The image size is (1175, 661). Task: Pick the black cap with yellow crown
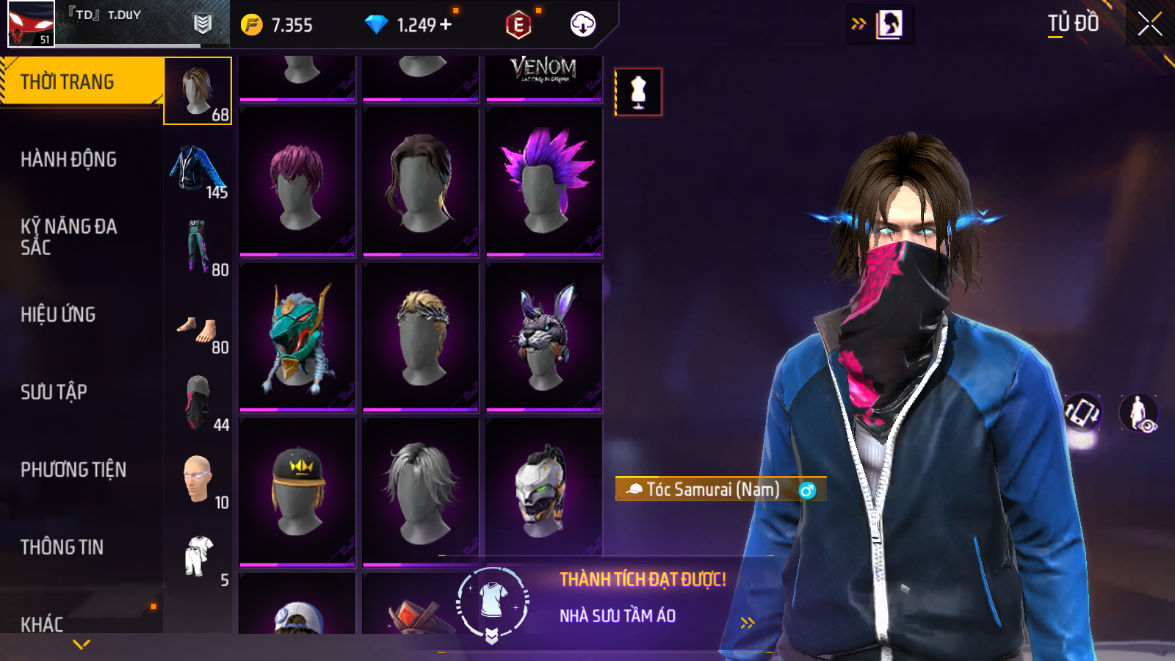pos(297,490)
